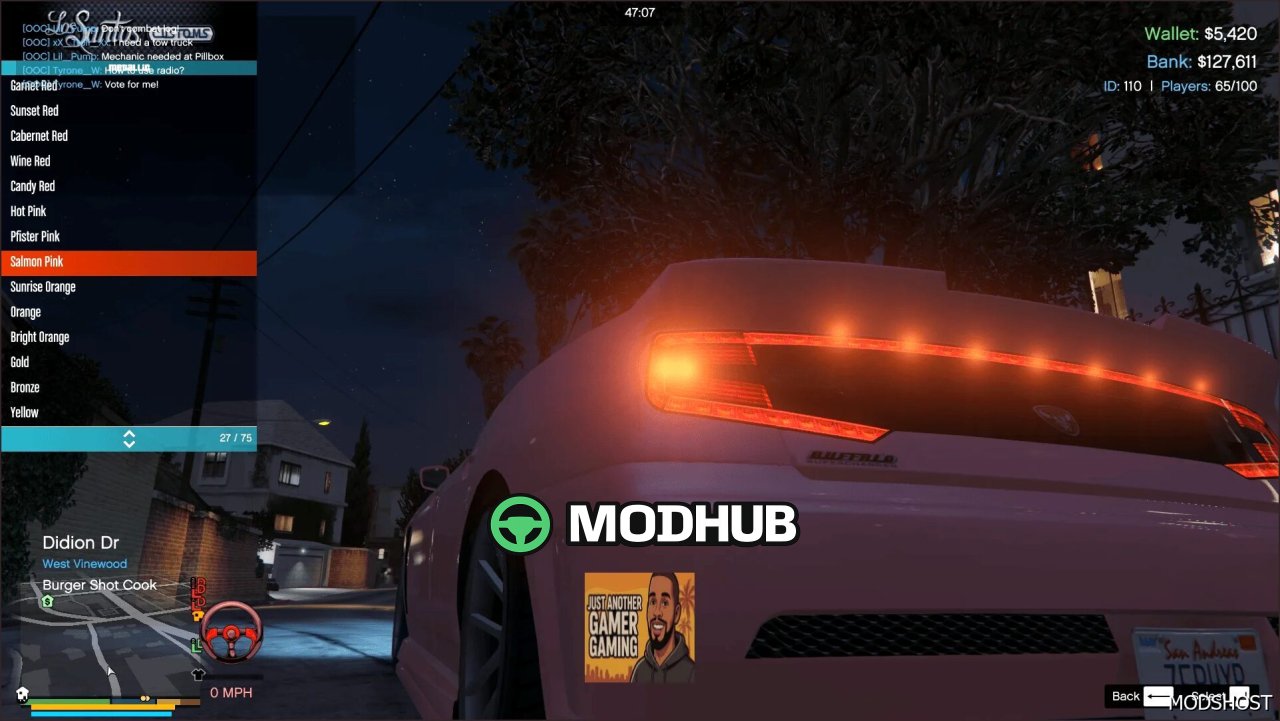Click the t-shirt clothing icon above 0 MPH

pyautogui.click(x=198, y=674)
